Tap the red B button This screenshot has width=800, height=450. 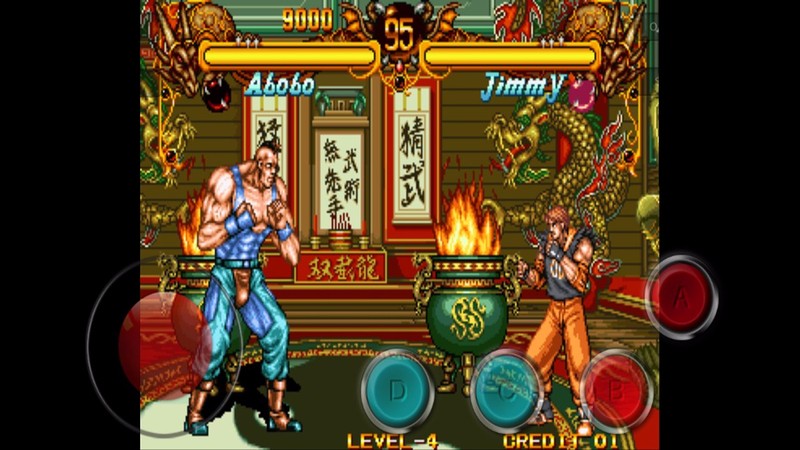tap(616, 390)
